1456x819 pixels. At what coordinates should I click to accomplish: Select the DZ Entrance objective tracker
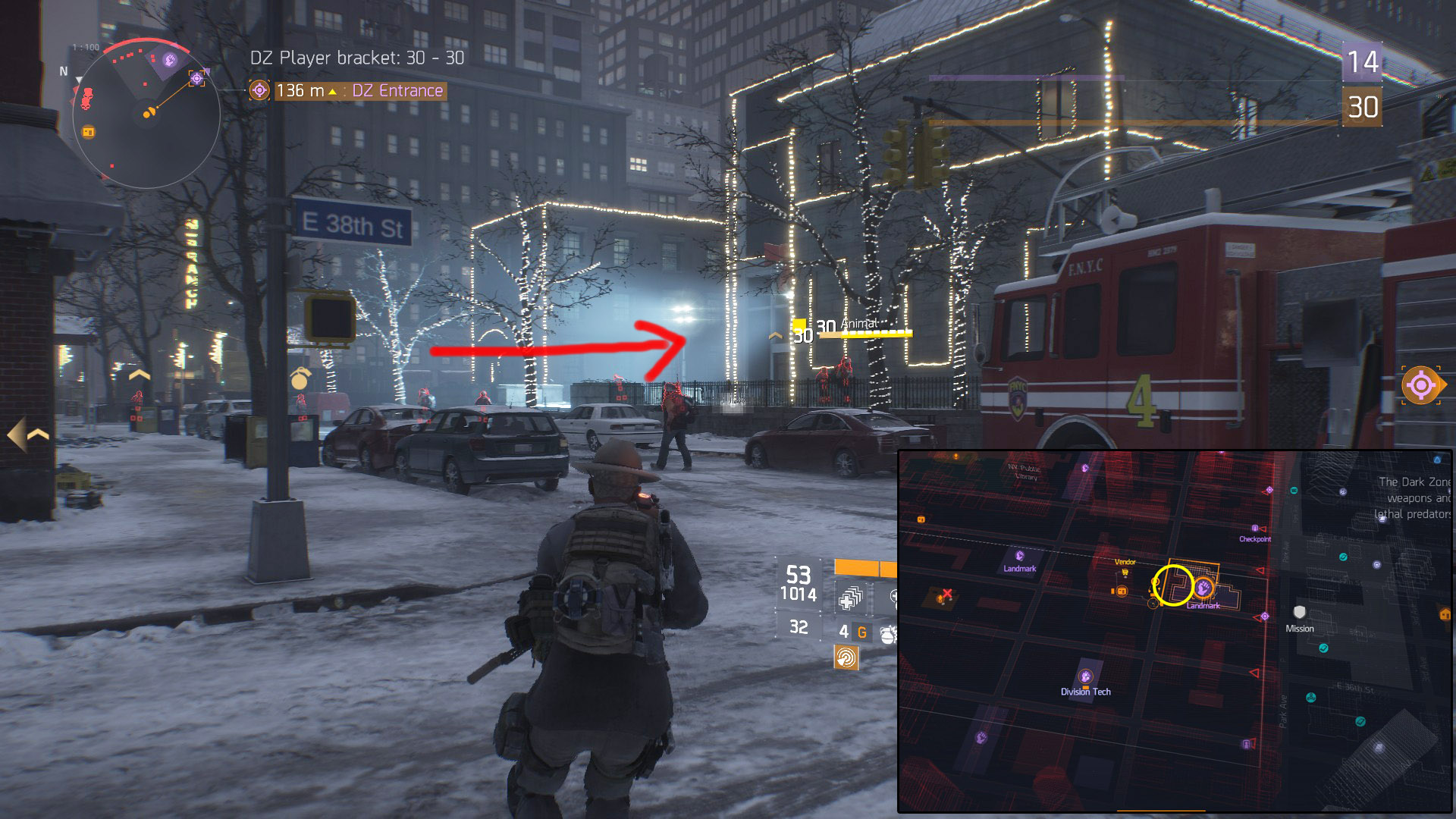(x=347, y=91)
